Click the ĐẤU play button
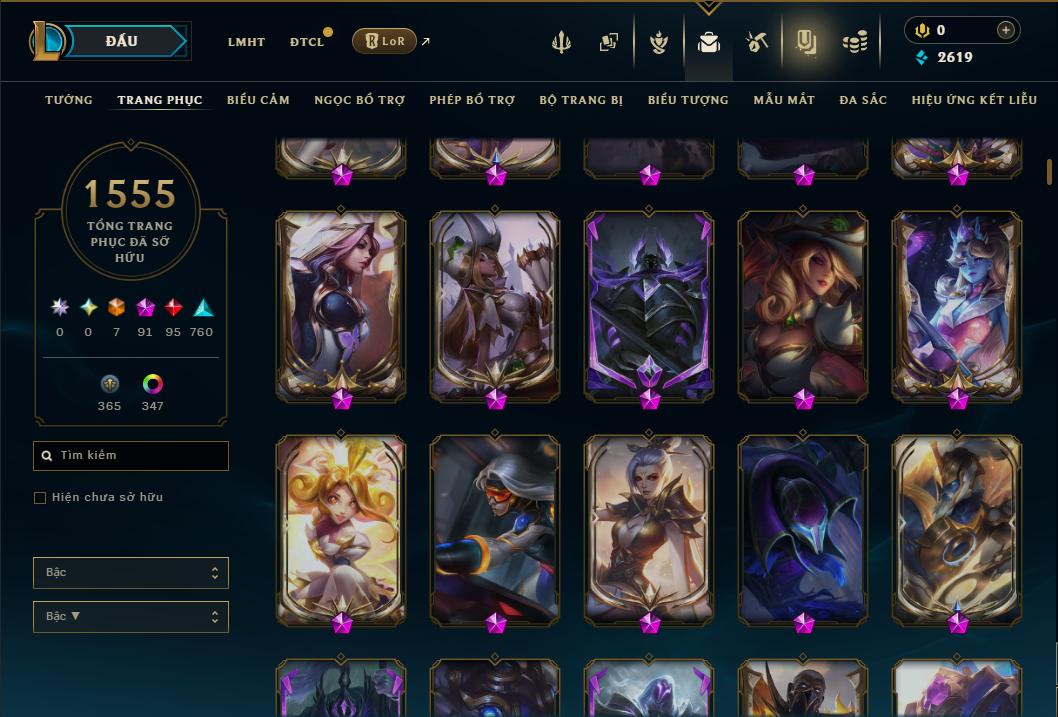This screenshot has height=717, width=1058. point(121,41)
